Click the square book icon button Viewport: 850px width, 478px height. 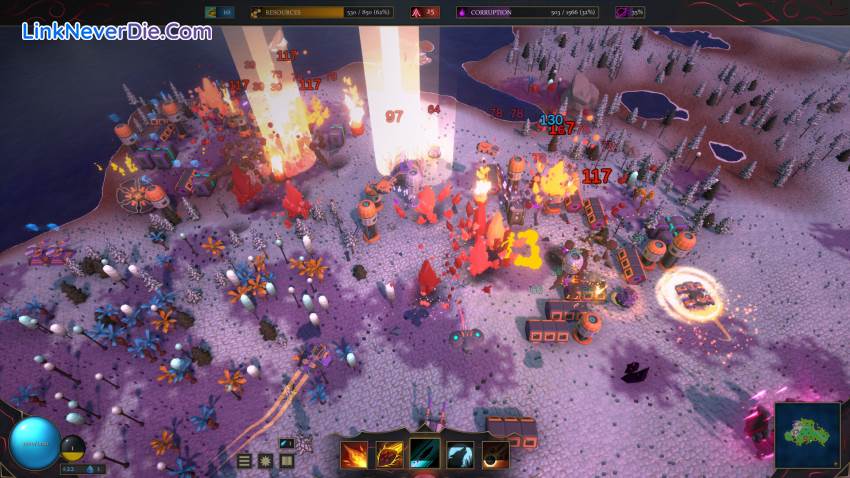287,461
